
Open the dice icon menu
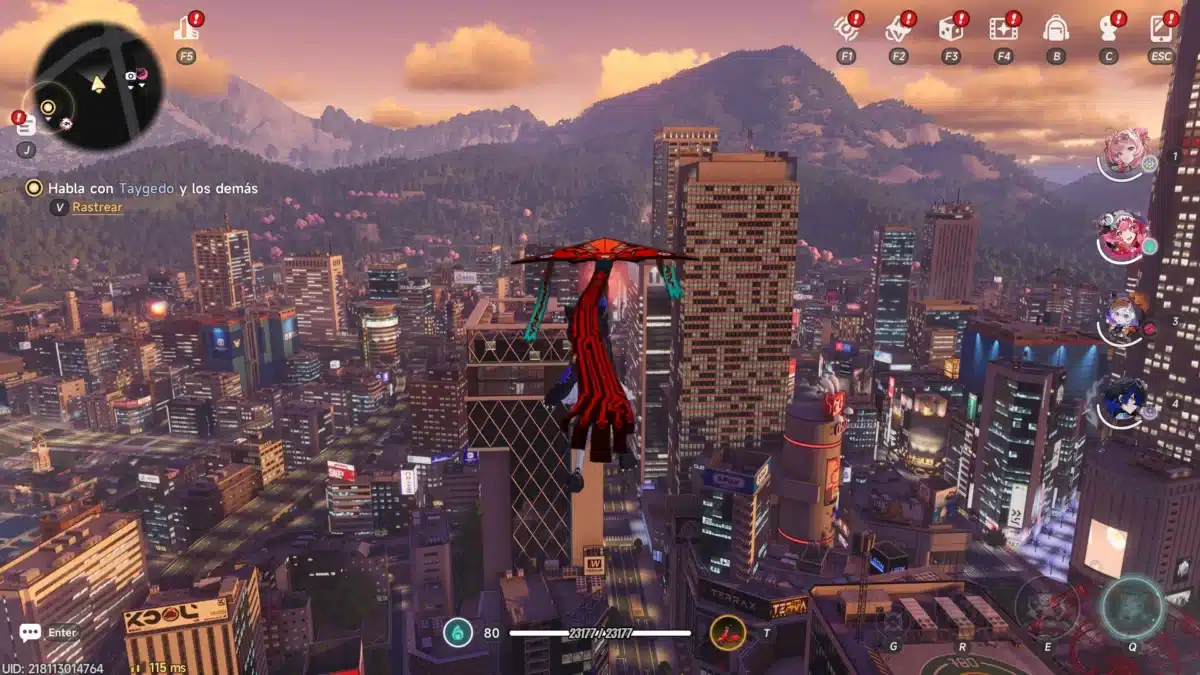point(950,29)
